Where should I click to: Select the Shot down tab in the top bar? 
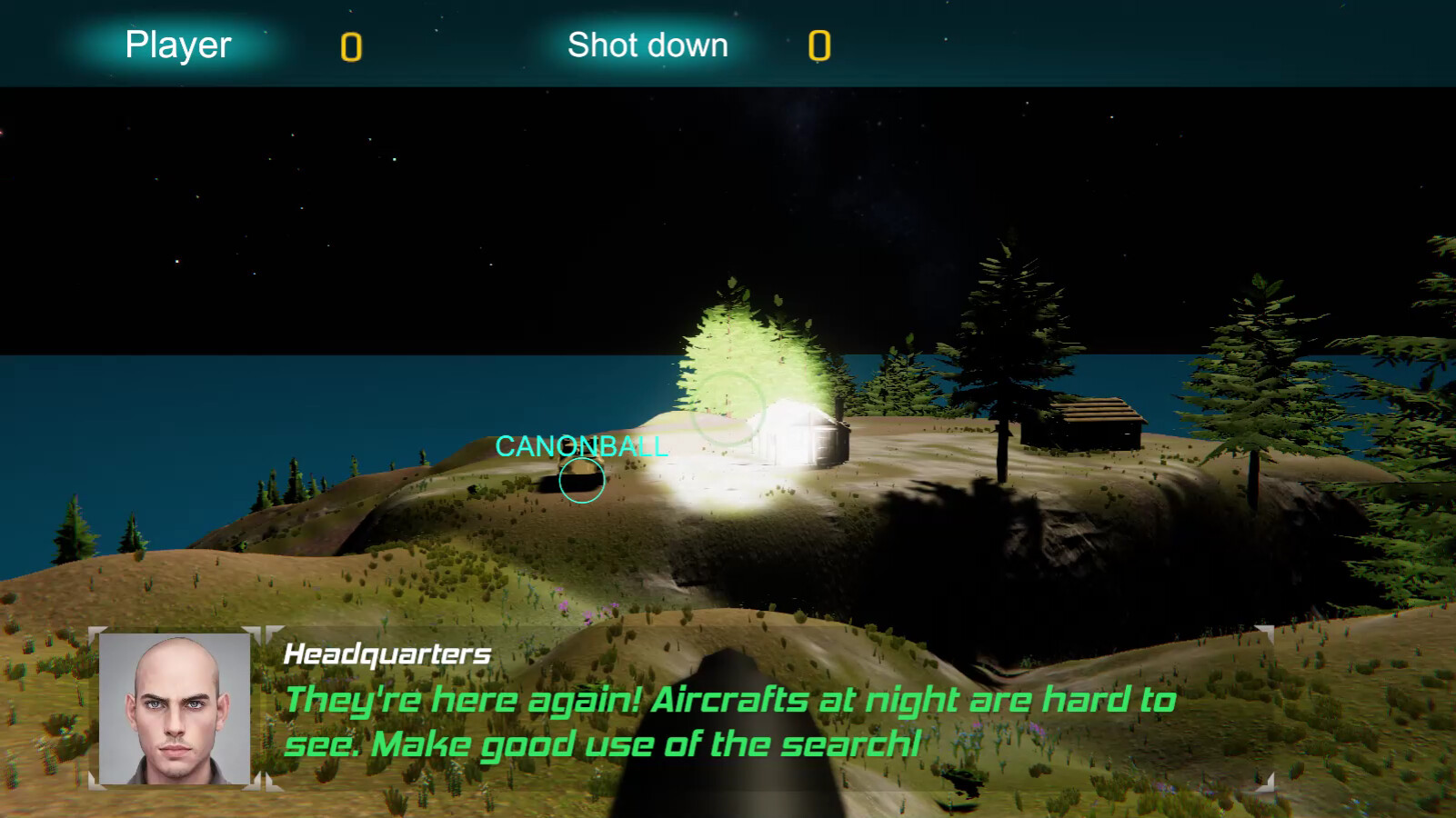point(648,44)
